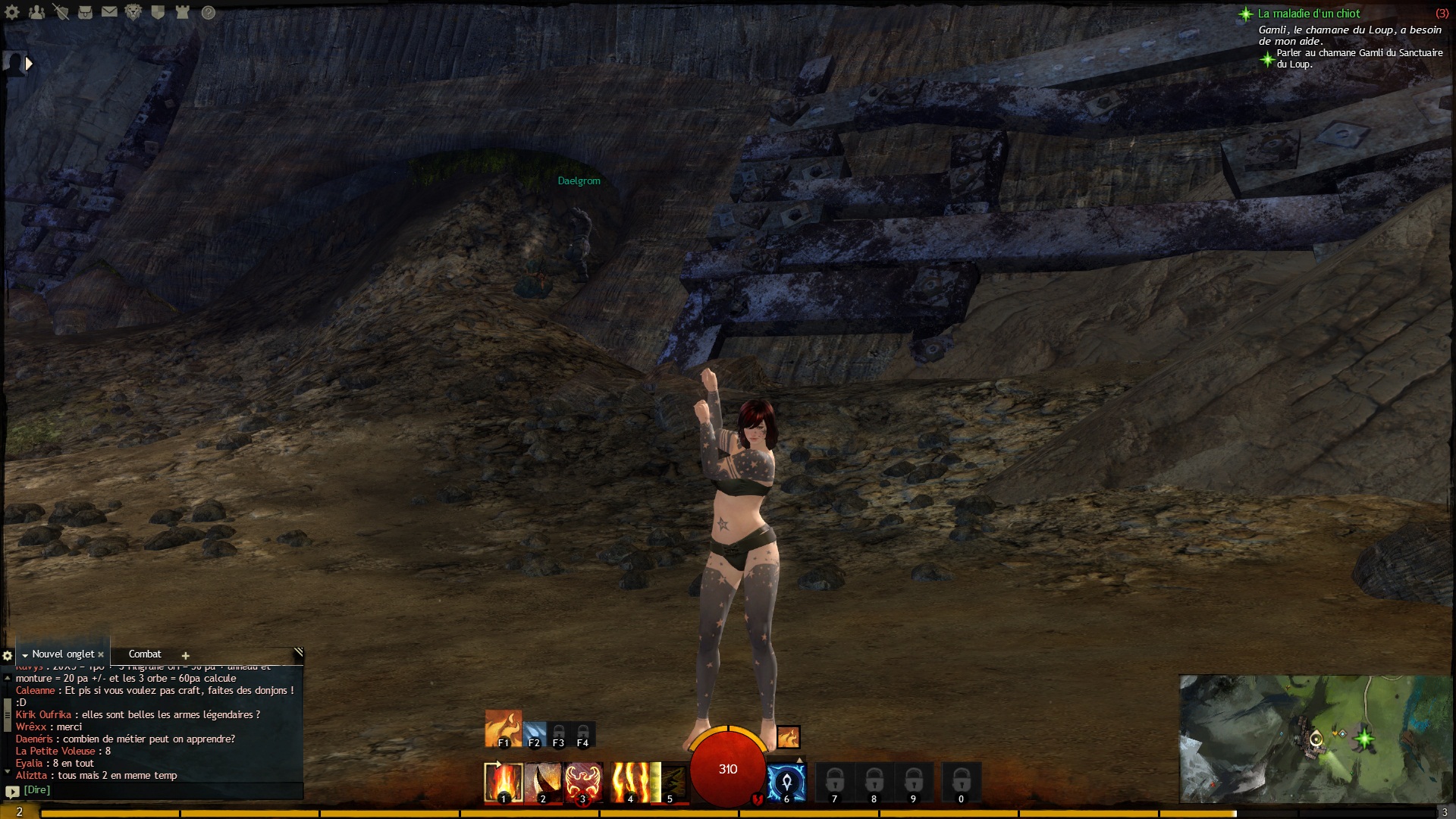The height and width of the screenshot is (819, 1456).
Task: Switch to the Combat chat tab
Action: pyautogui.click(x=145, y=654)
